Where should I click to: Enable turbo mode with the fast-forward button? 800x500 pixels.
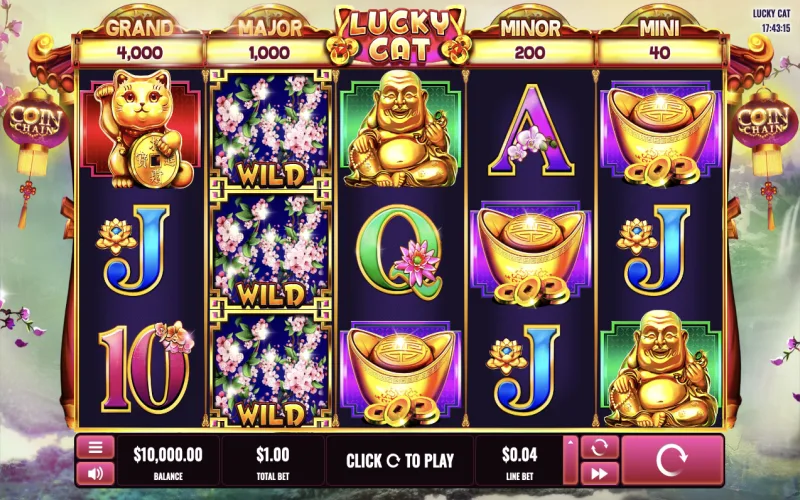[599, 473]
